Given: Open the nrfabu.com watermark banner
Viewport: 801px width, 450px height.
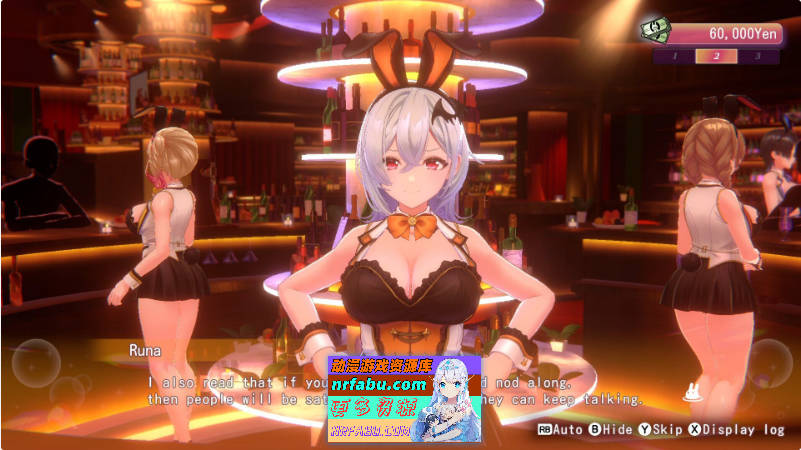Looking at the screenshot, I should [404, 399].
